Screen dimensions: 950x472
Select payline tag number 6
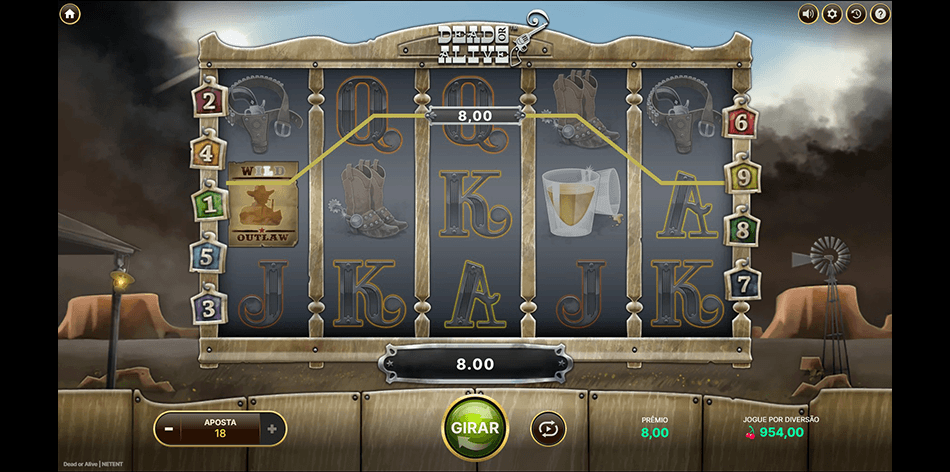click(741, 123)
